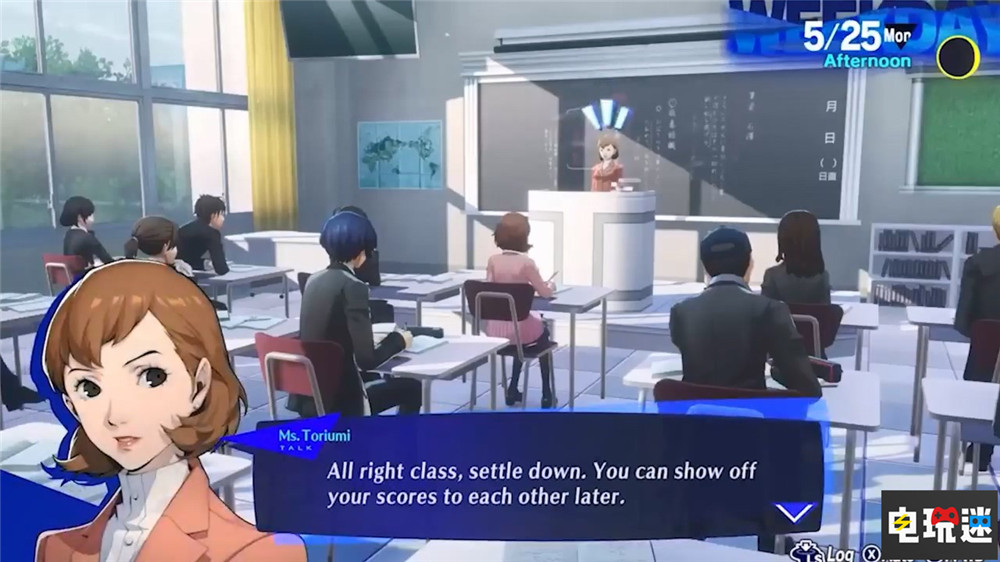Click the watermark logo in the corner
The width and height of the screenshot is (1000, 562).
point(938,523)
